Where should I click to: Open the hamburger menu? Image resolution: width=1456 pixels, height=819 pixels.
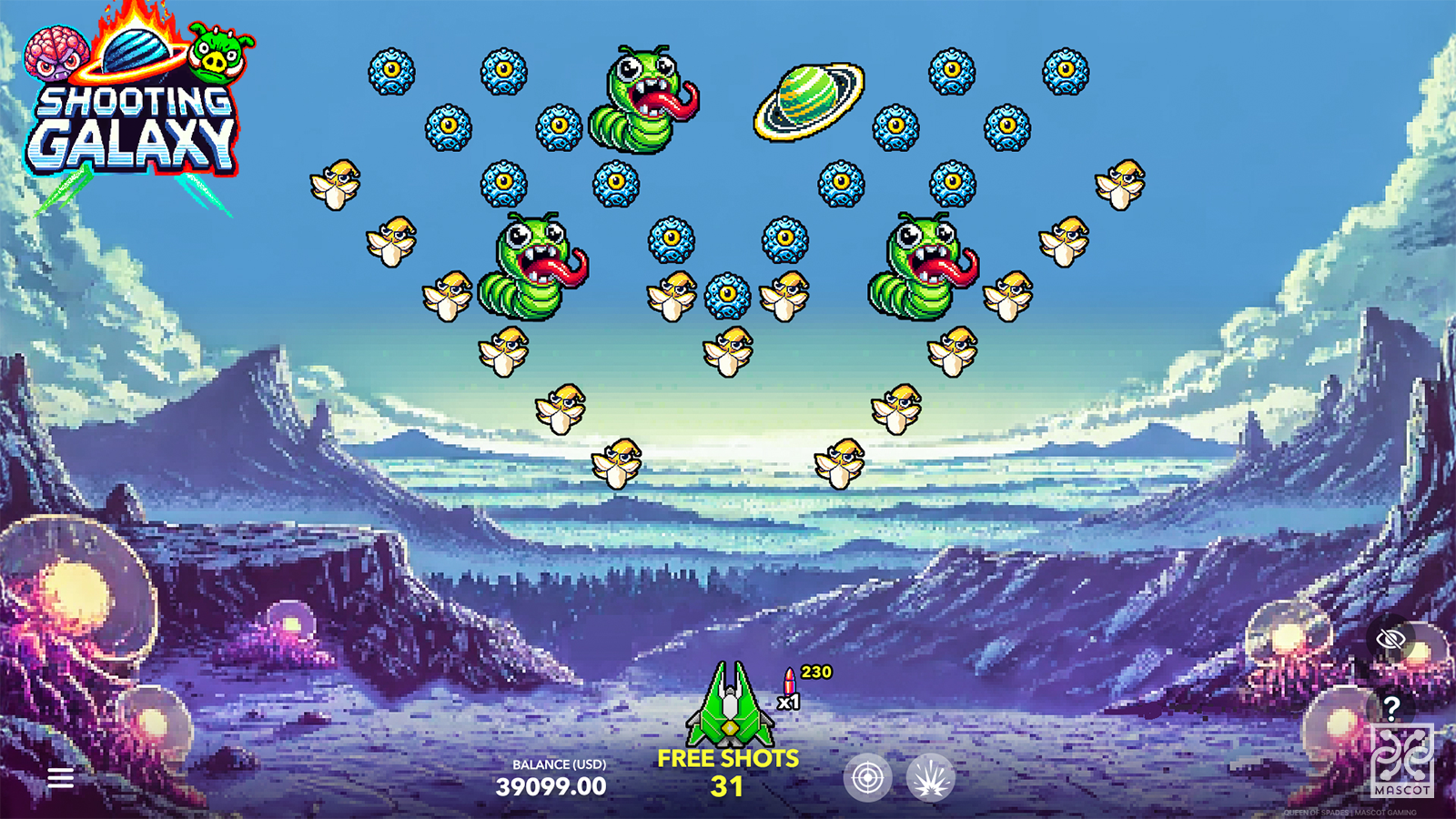click(61, 778)
